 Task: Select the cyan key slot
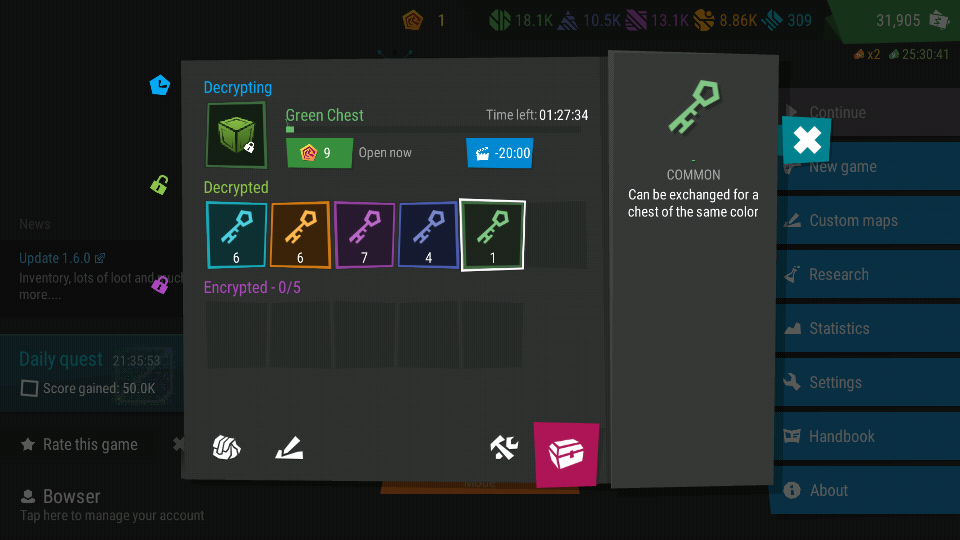tap(237, 235)
